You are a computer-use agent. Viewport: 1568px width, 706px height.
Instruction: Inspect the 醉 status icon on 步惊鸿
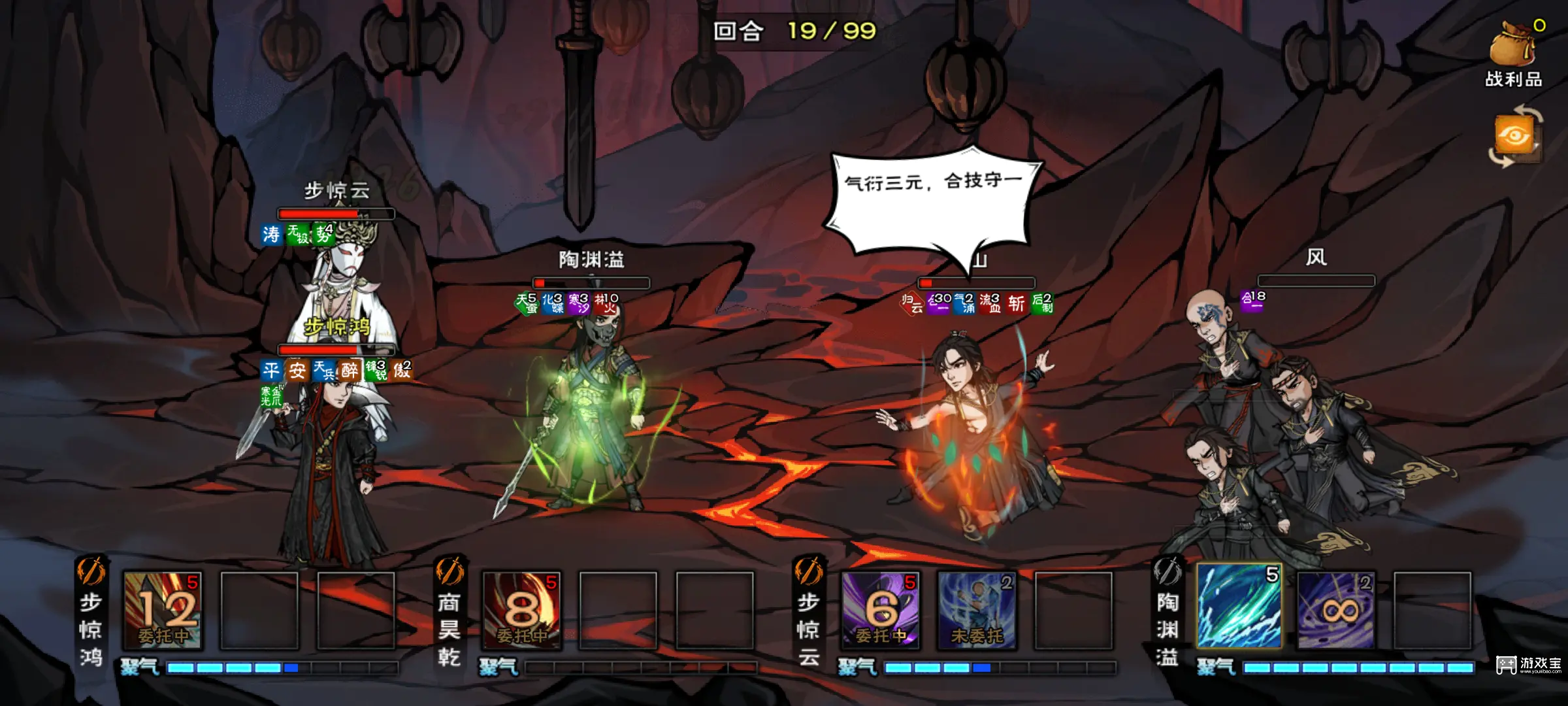click(350, 371)
